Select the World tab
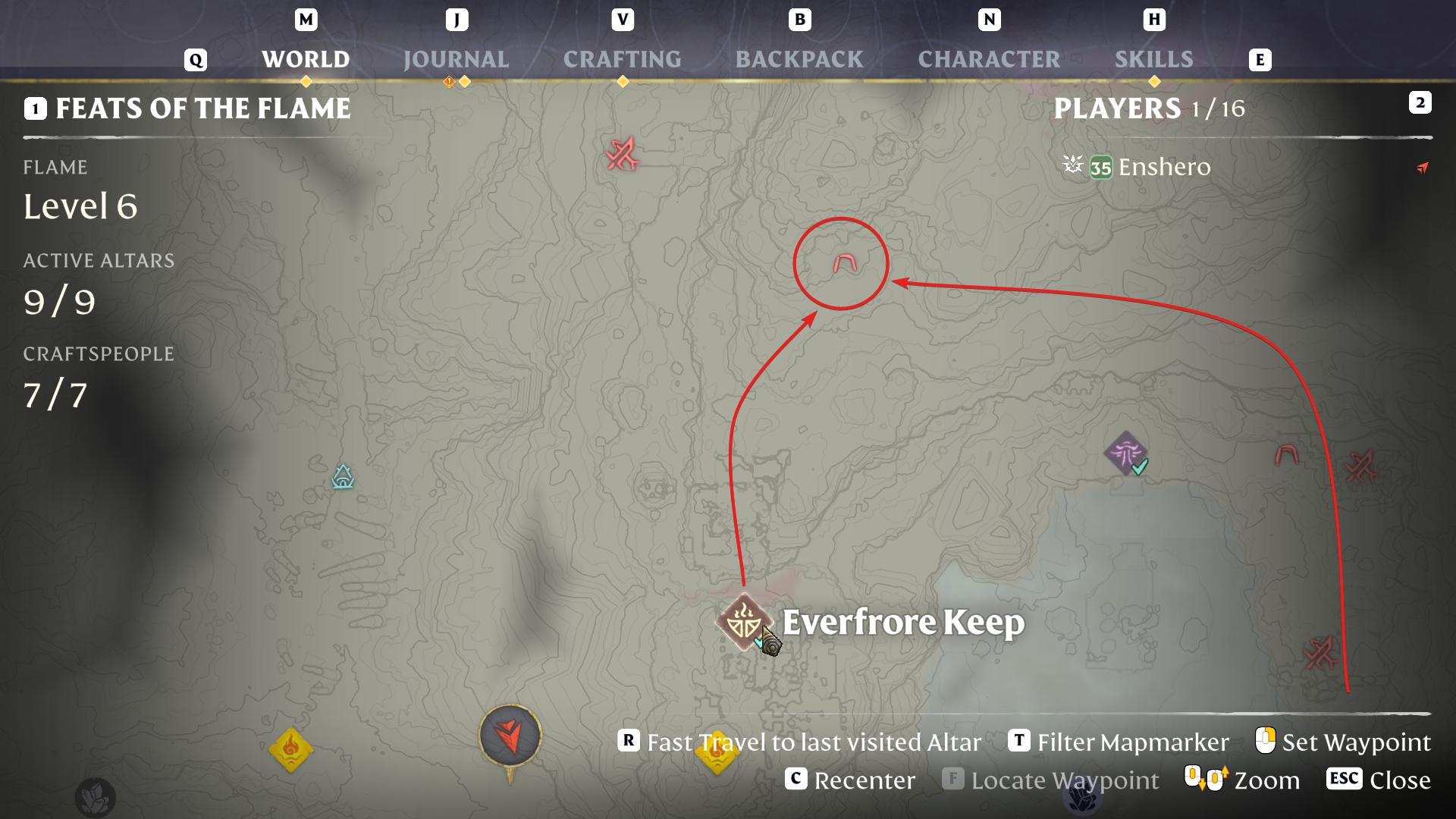 (x=306, y=59)
